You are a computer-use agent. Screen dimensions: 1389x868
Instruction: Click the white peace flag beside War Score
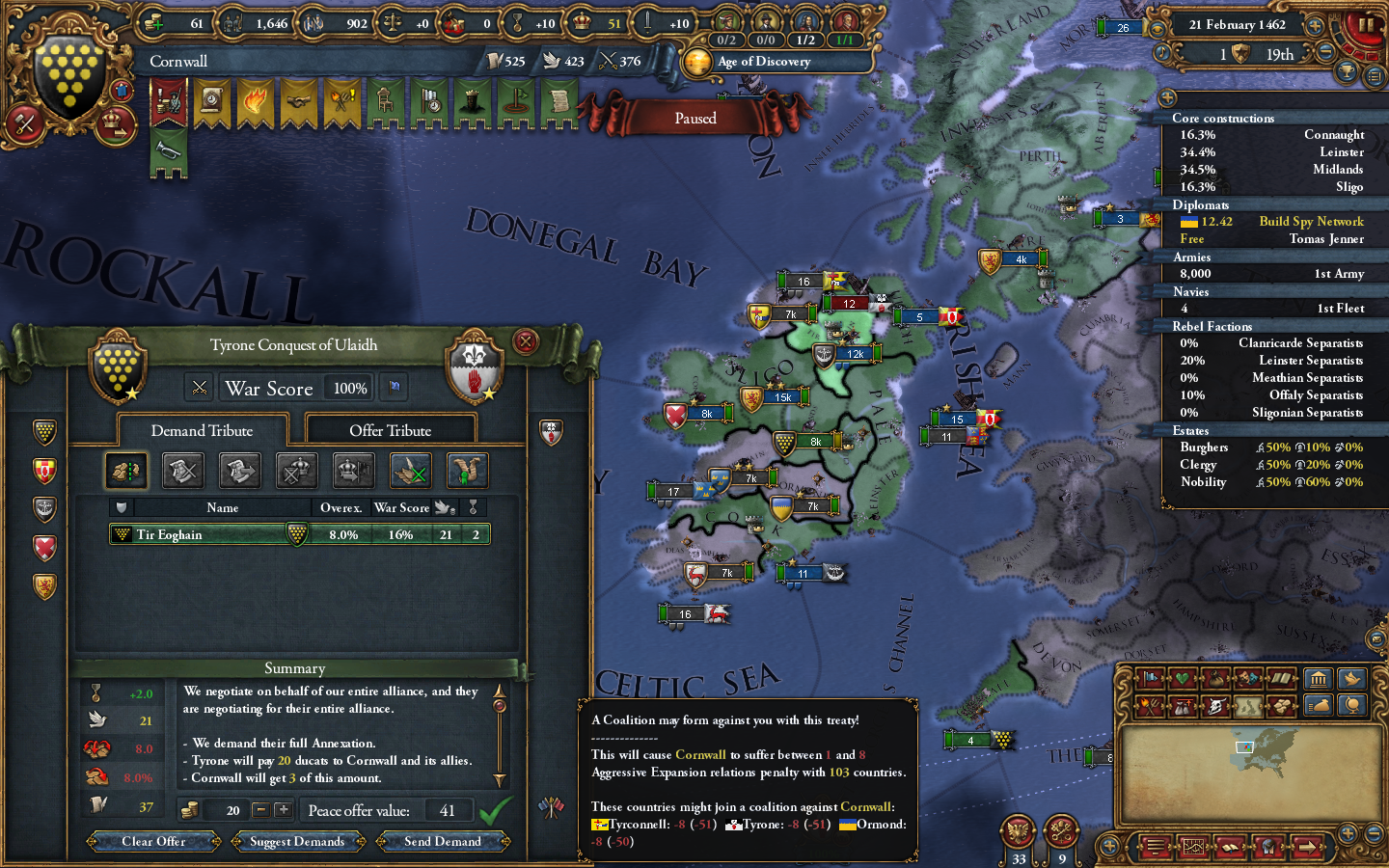click(394, 387)
